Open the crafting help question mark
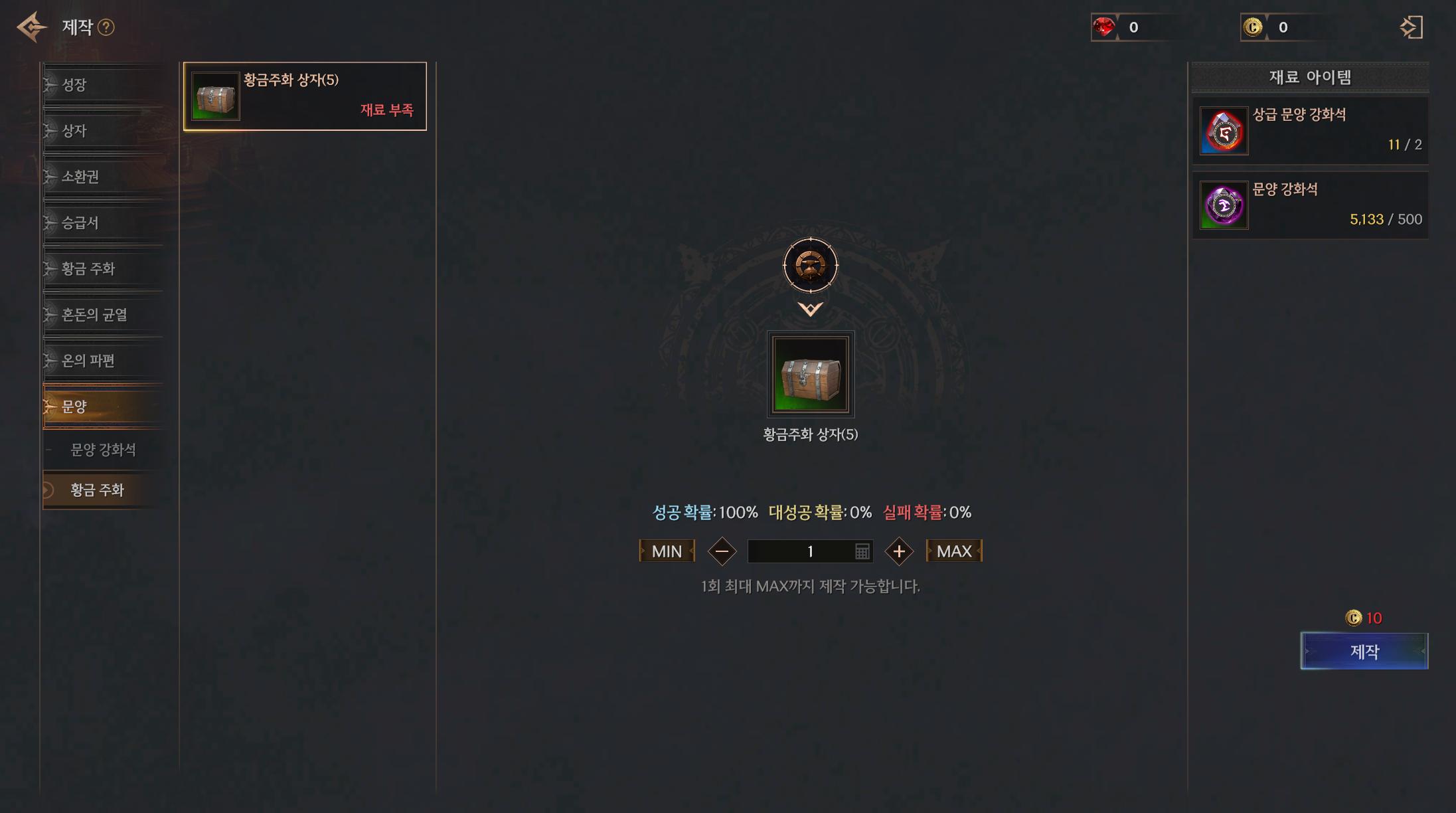This screenshot has height=813, width=1456. [106, 27]
